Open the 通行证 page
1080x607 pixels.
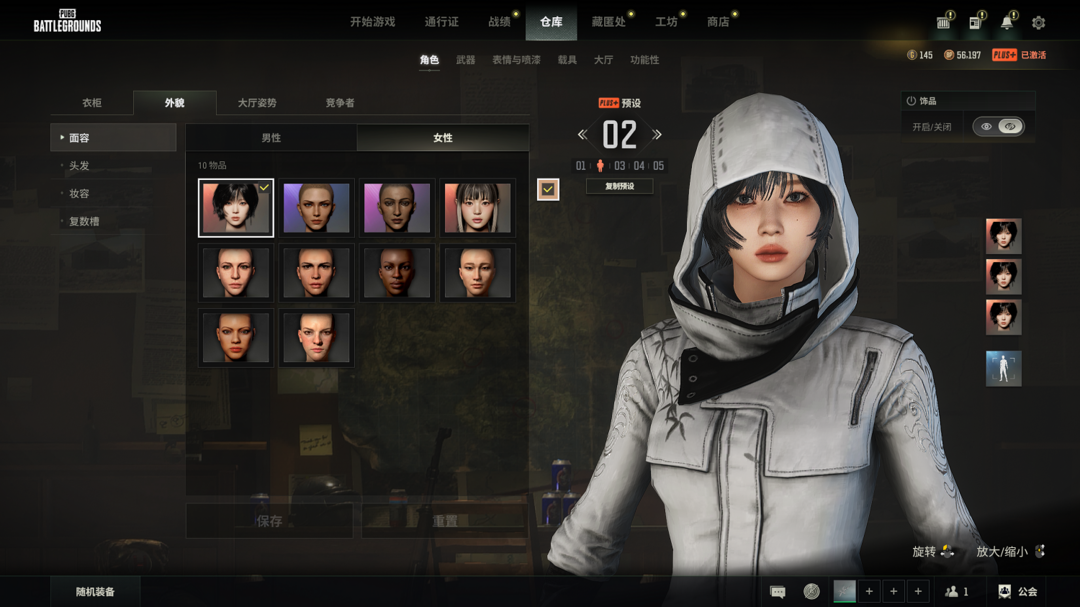pos(441,22)
